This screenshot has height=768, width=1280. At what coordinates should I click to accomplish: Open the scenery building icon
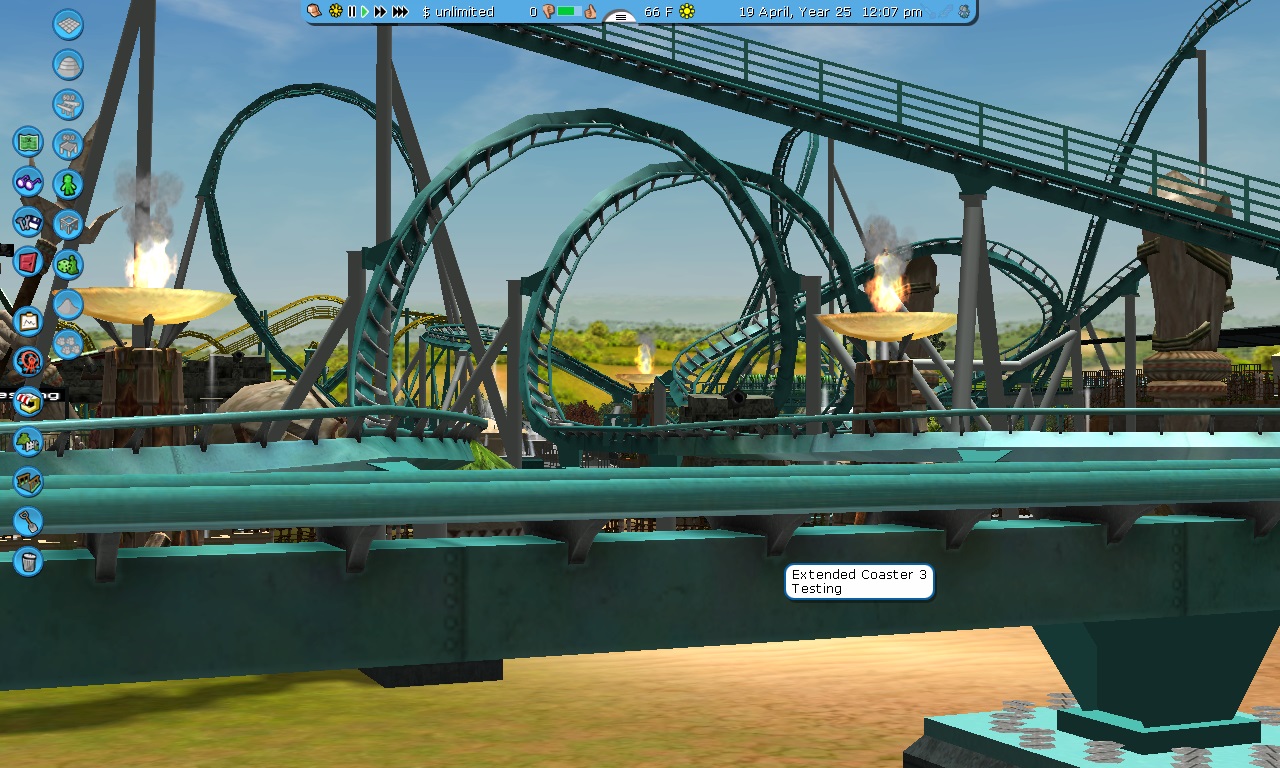click(28, 441)
